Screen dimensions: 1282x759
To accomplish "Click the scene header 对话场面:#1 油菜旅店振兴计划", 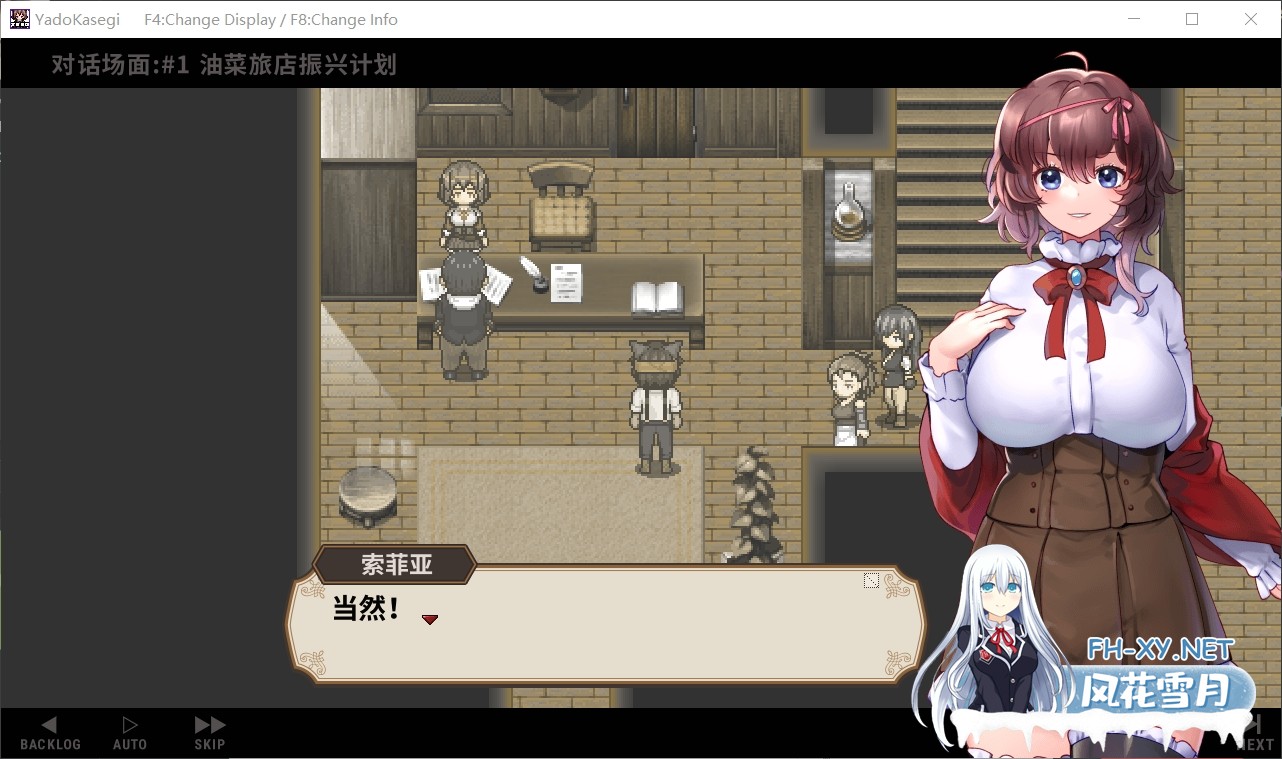I will click(220, 65).
